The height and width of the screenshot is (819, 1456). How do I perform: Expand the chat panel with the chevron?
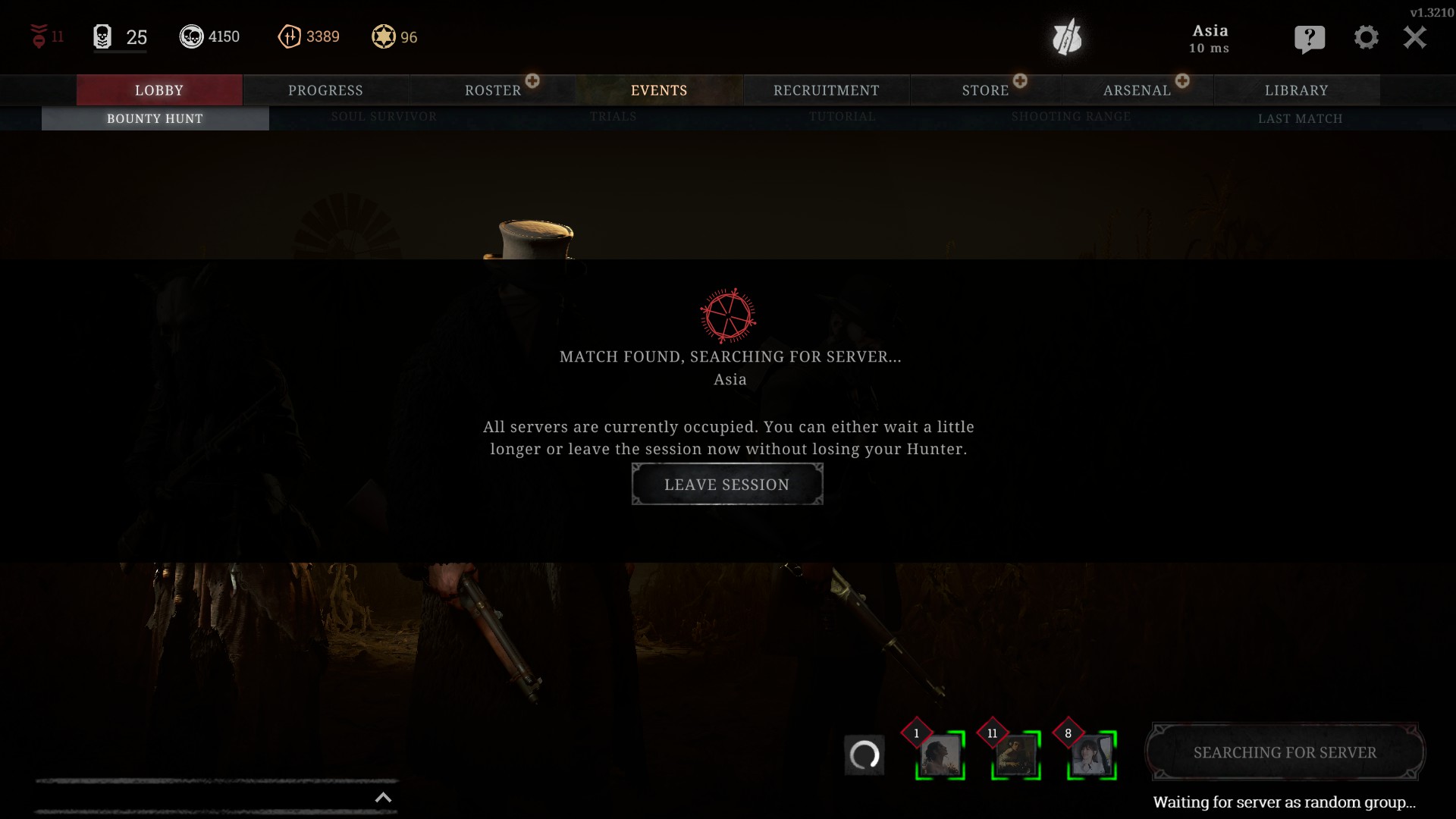click(384, 797)
